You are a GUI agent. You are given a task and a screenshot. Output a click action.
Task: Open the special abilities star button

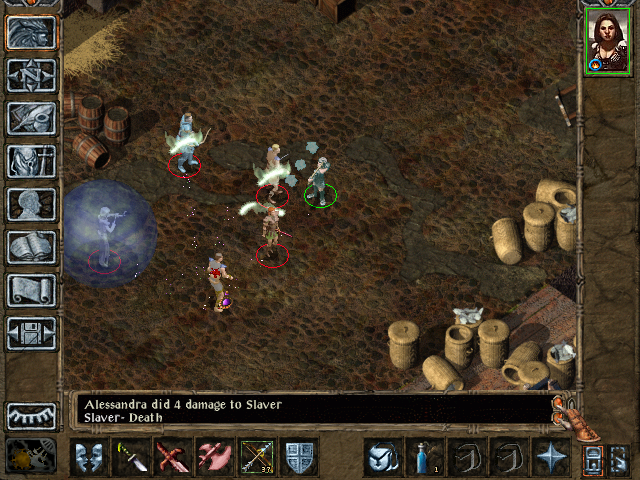[551, 457]
